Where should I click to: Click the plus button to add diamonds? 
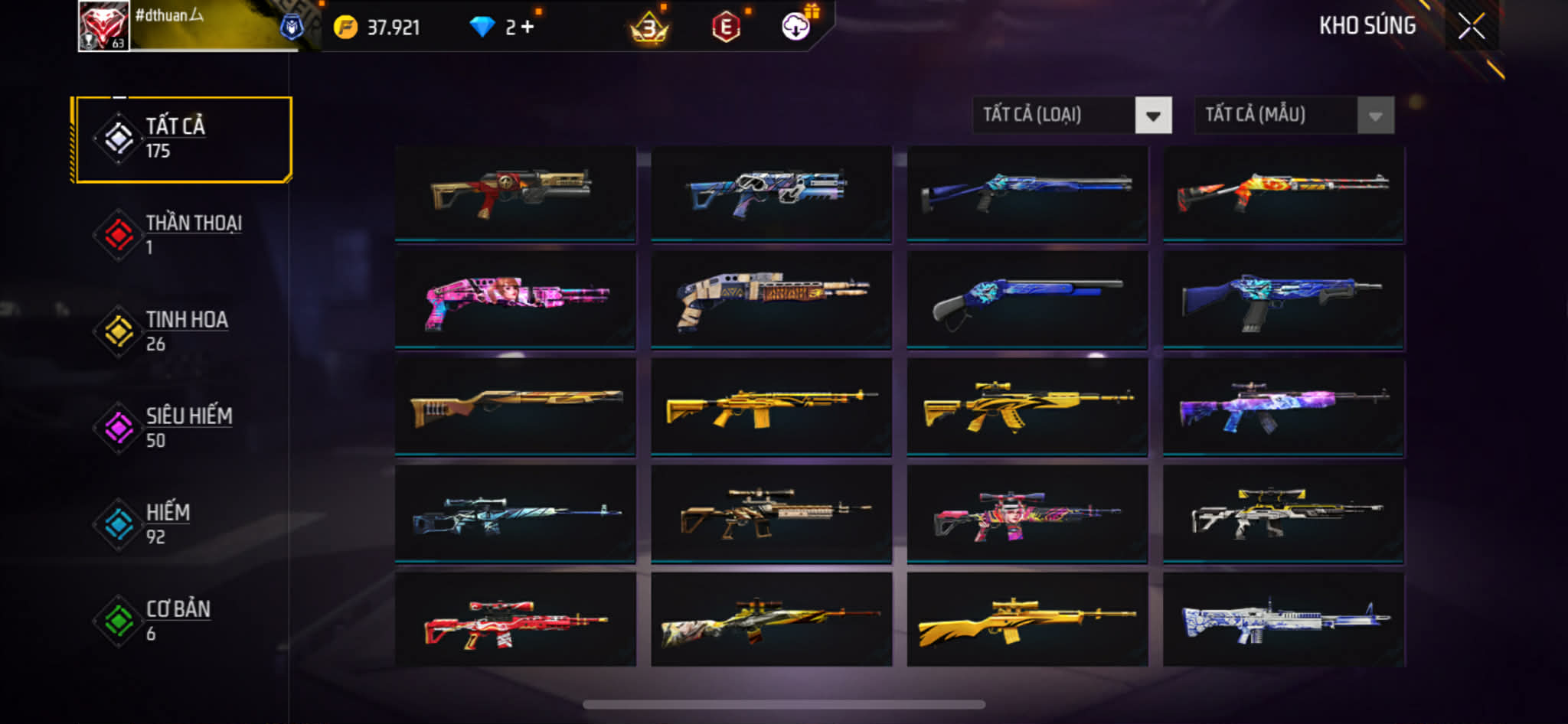[x=528, y=28]
